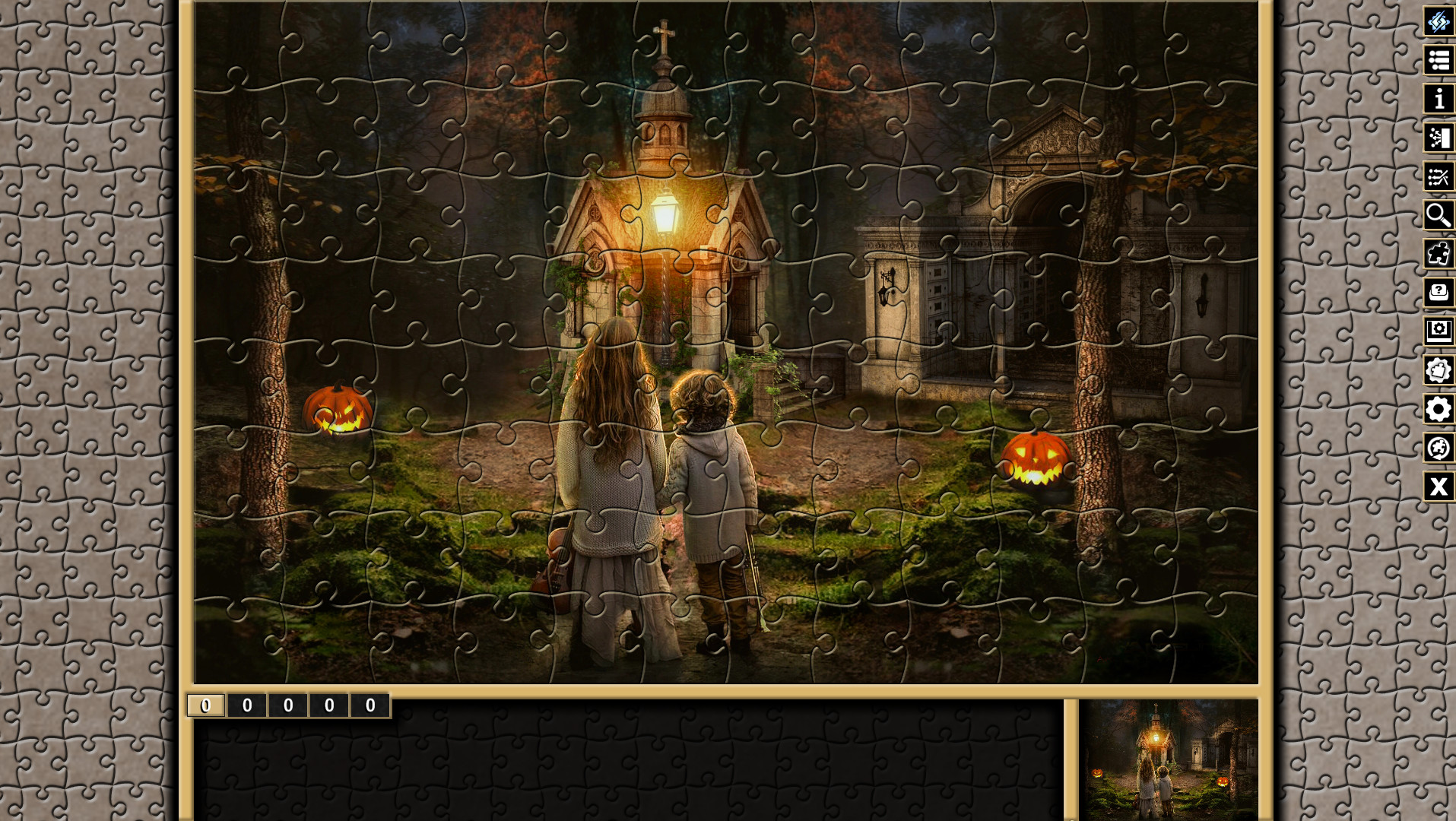Viewport: 1456px width, 821px height.
Task: Open the gear-inside-puzzle-piece icon
Action: [1437, 371]
